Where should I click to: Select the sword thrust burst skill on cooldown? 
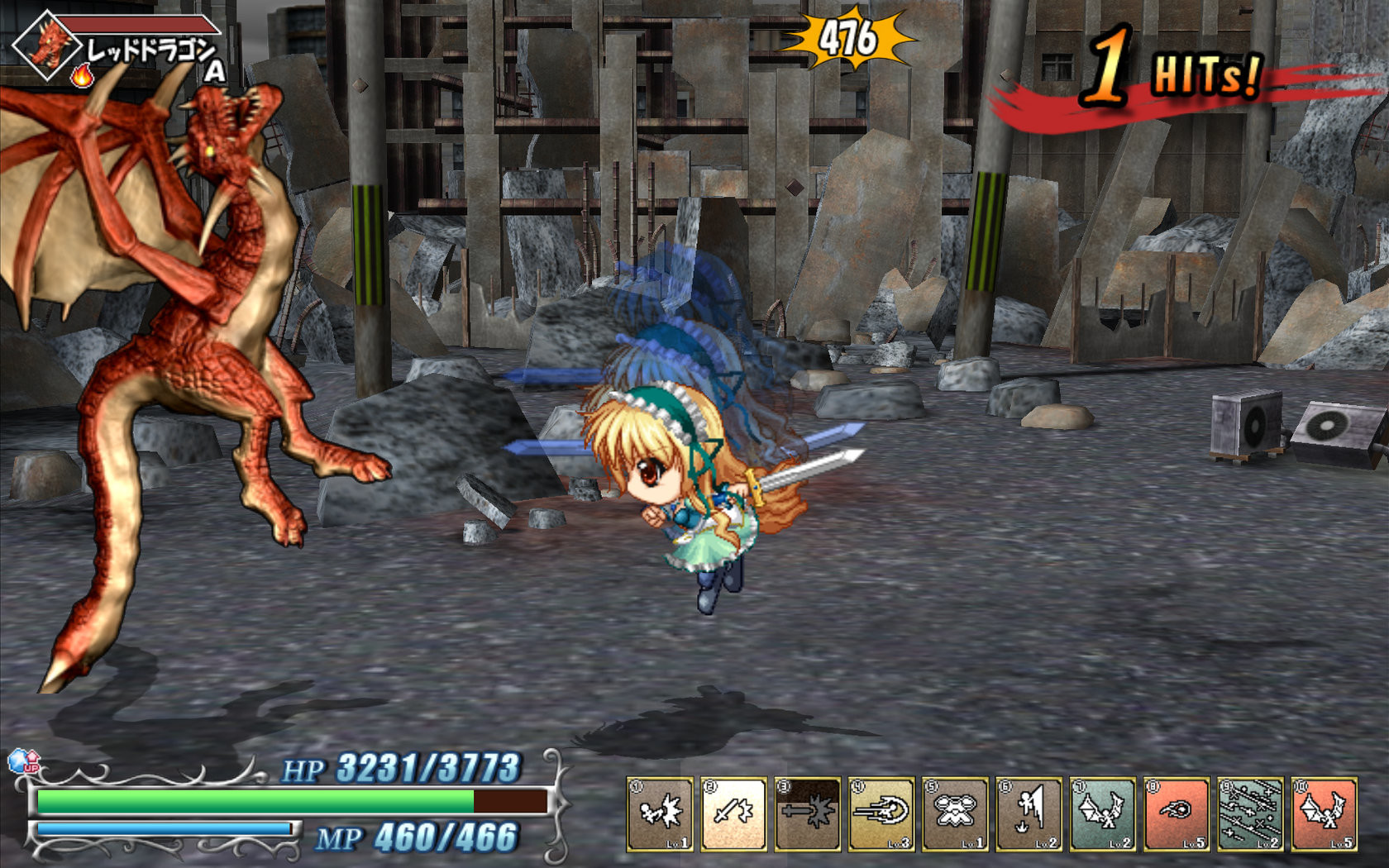[808, 814]
